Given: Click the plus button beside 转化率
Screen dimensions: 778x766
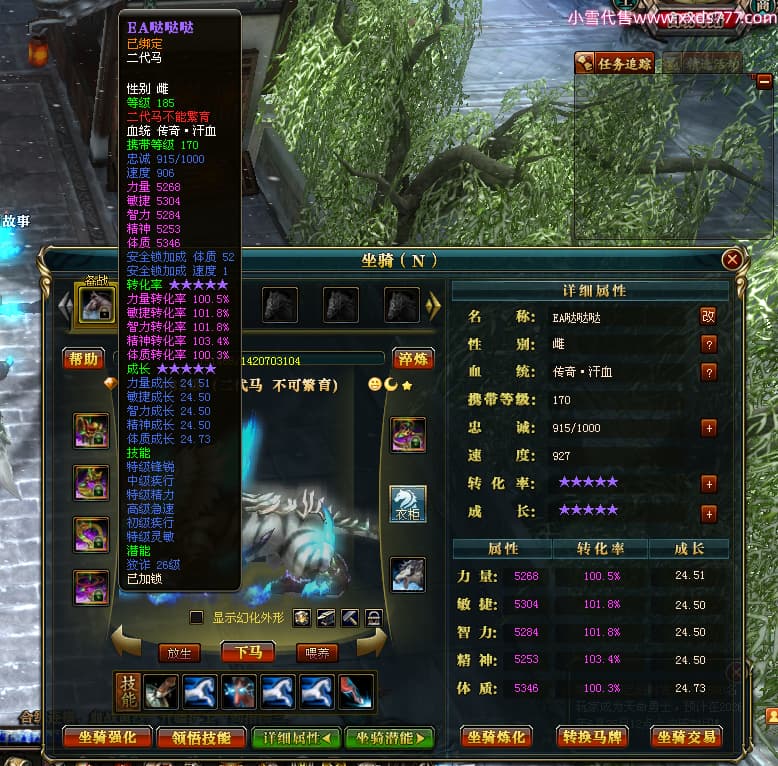Looking at the screenshot, I should pyautogui.click(x=709, y=484).
